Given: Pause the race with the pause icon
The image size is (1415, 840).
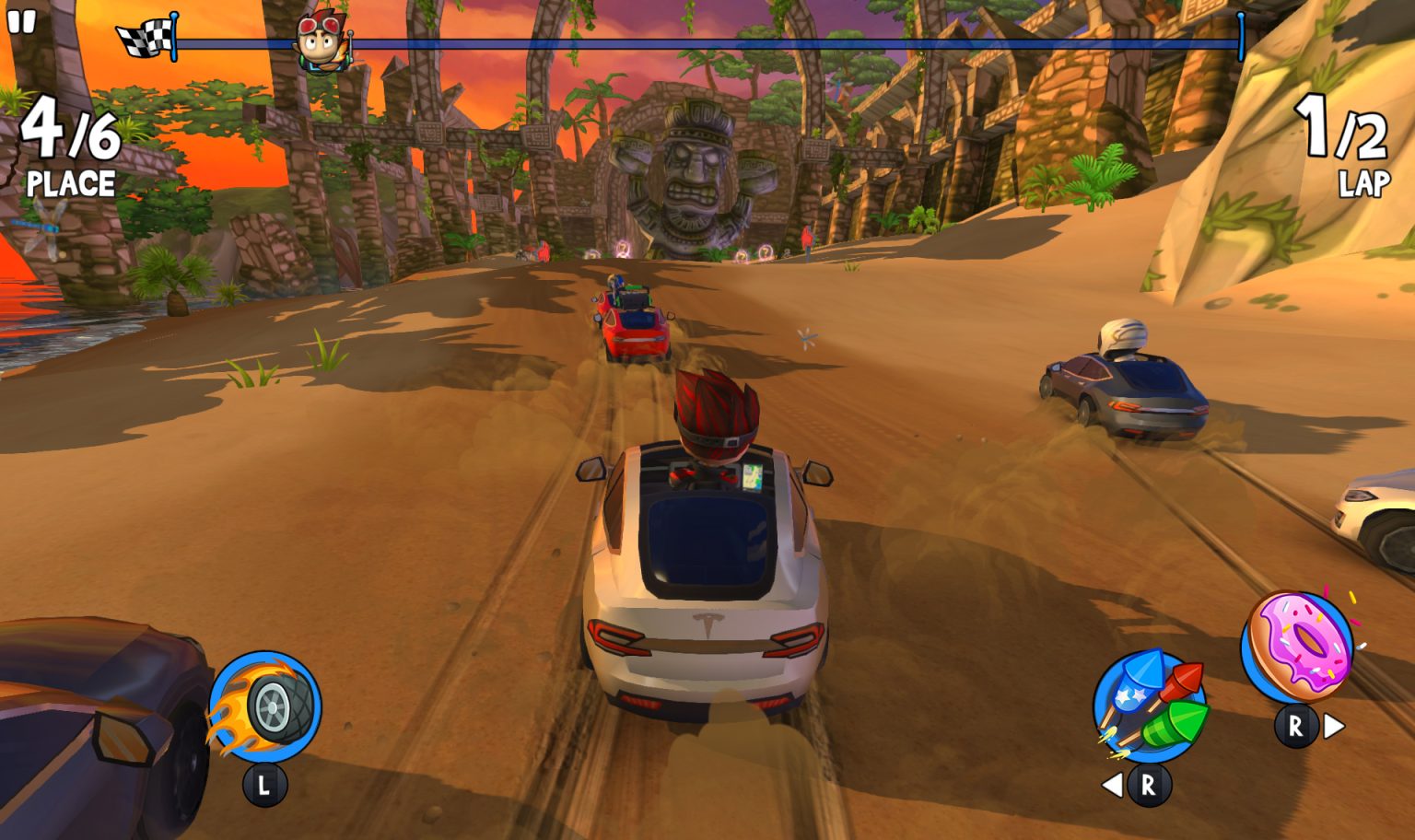Looking at the screenshot, I should tap(20, 20).
